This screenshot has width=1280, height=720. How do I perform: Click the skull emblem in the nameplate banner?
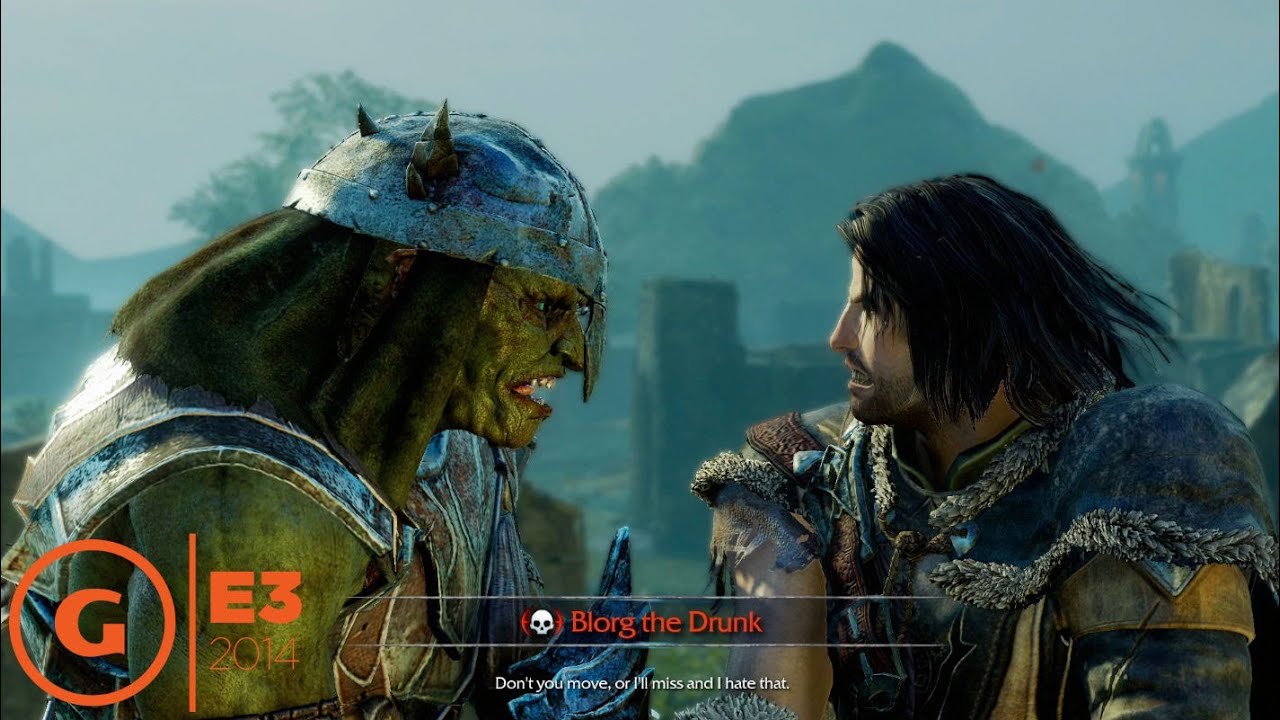541,622
